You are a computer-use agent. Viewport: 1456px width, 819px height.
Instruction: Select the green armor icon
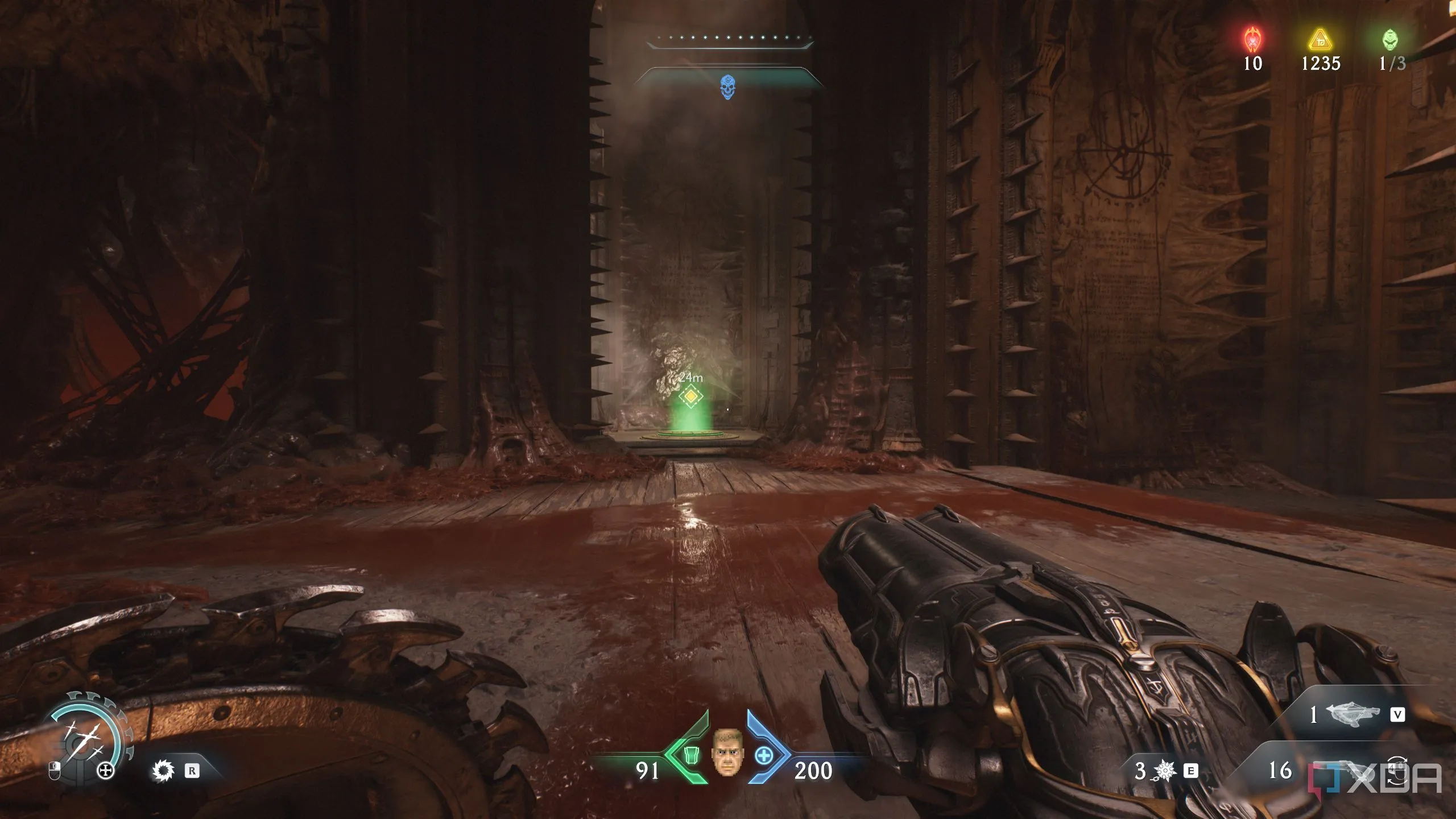click(690, 756)
